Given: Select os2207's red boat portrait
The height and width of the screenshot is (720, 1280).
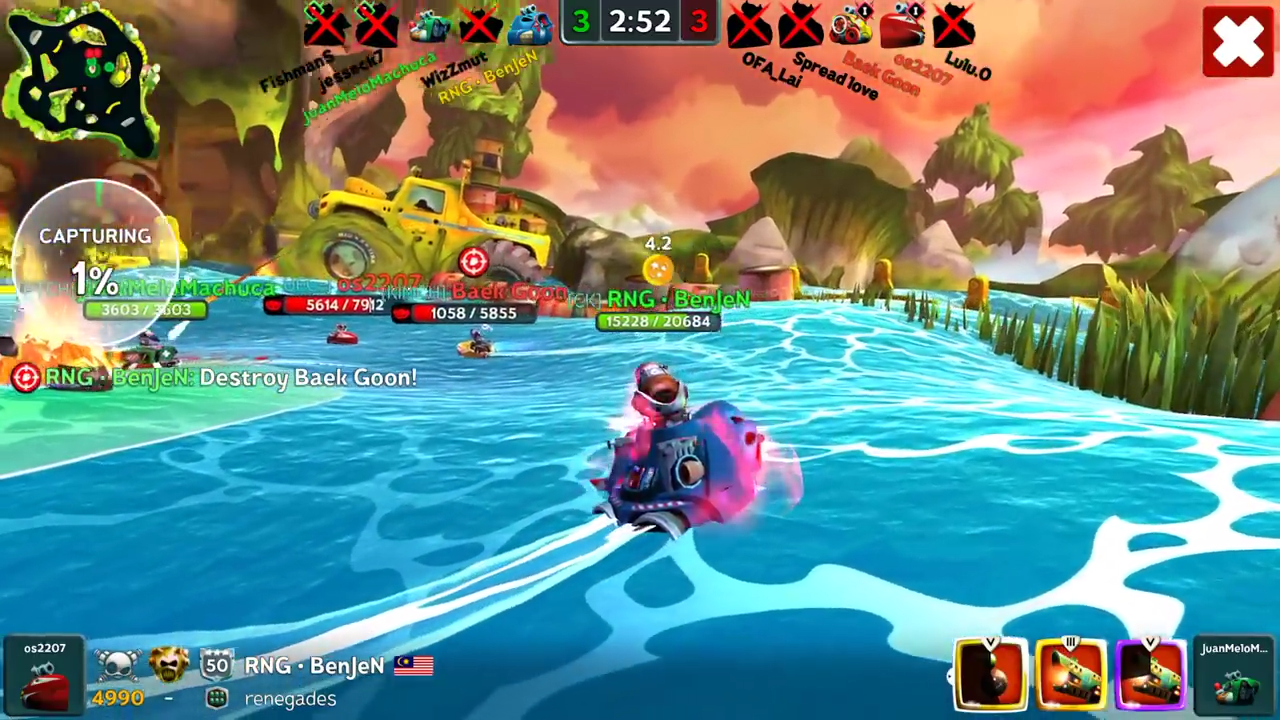Looking at the screenshot, I should pyautogui.click(x=903, y=25).
